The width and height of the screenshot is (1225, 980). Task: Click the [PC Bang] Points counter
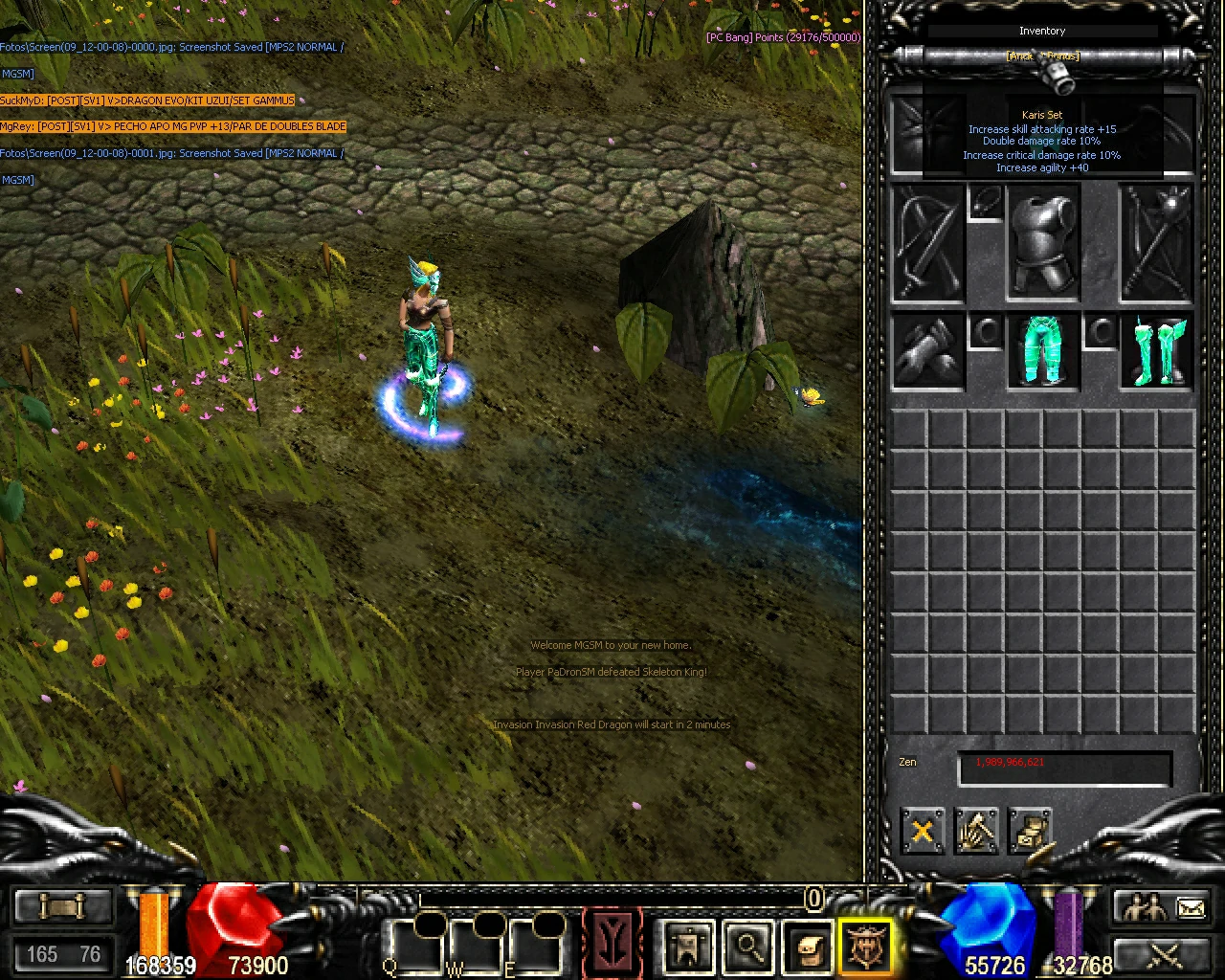click(x=783, y=37)
